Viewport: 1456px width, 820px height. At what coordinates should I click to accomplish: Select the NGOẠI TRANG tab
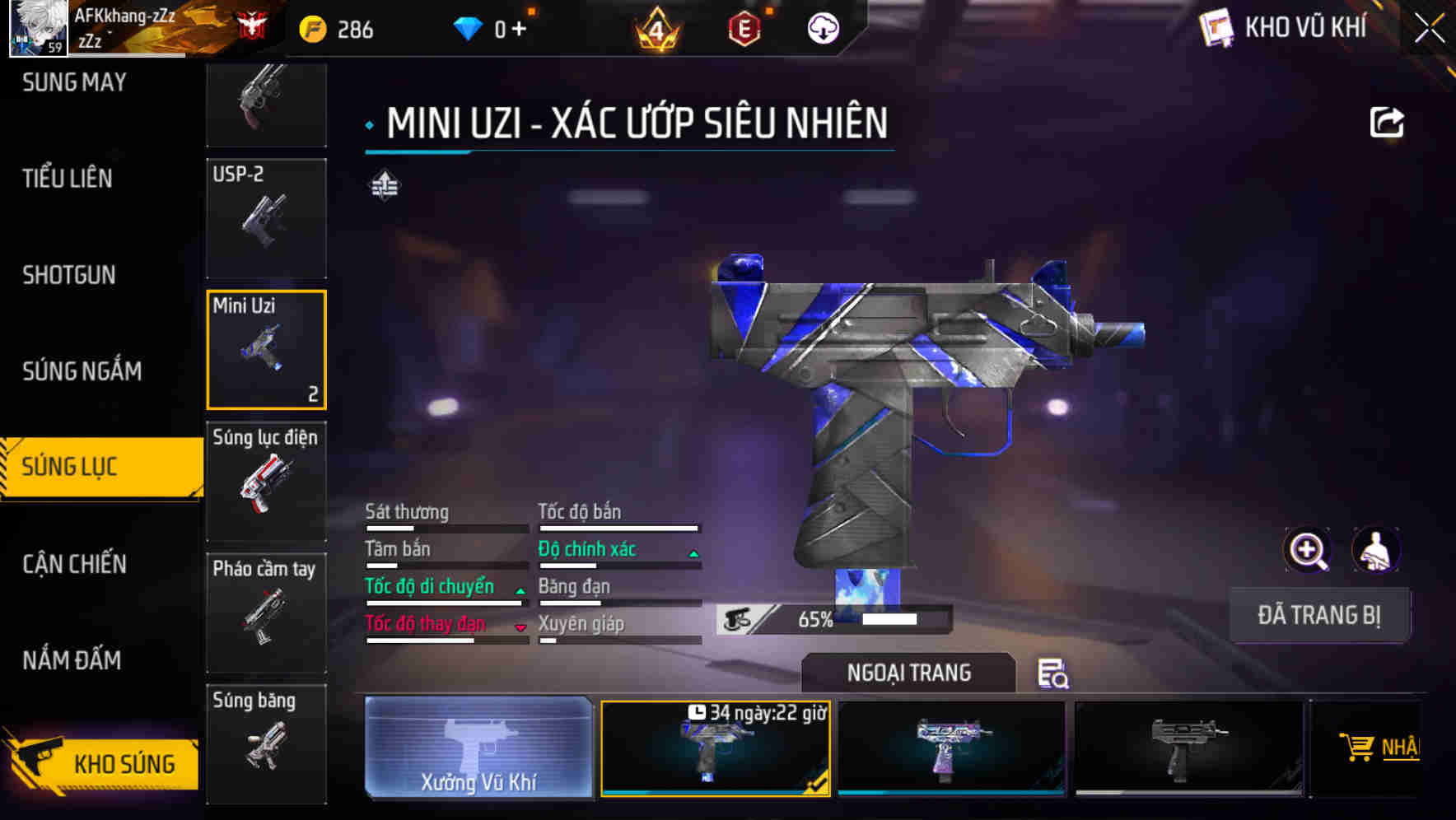pos(908,673)
